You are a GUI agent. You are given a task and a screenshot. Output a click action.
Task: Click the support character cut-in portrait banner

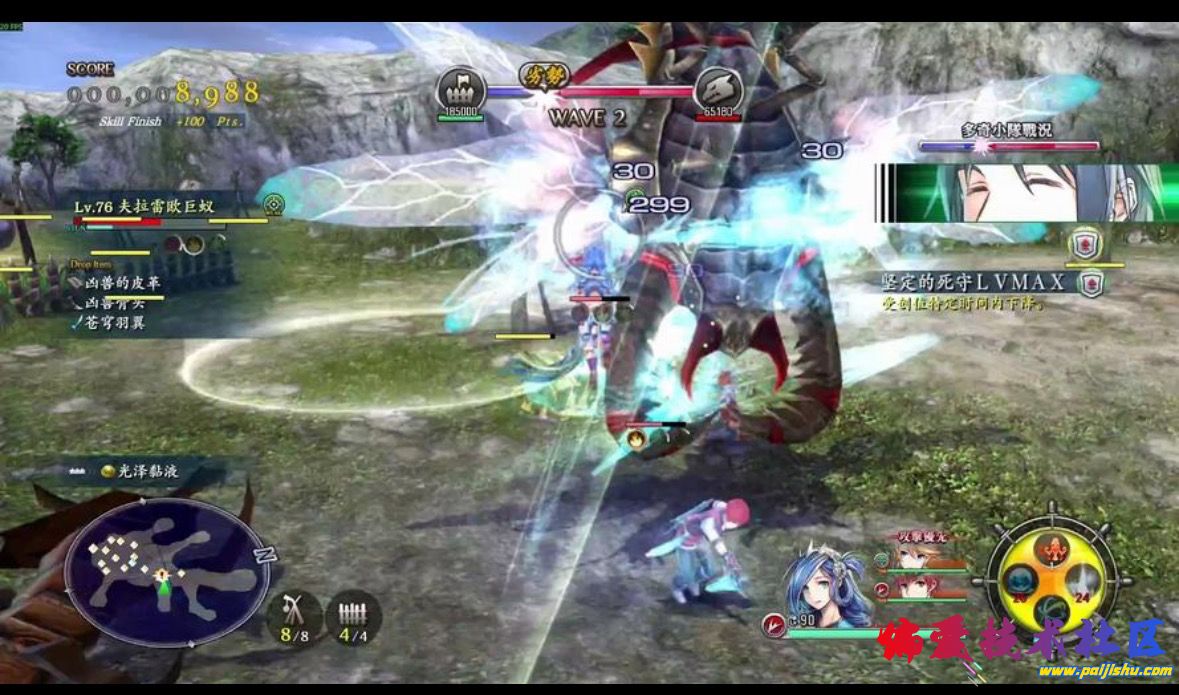click(x=1027, y=193)
